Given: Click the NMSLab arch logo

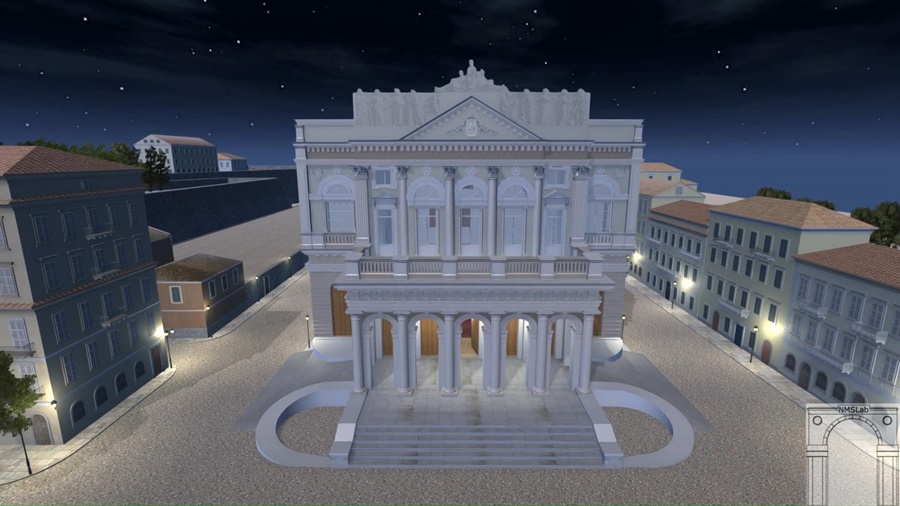Looking at the screenshot, I should coord(852,453).
